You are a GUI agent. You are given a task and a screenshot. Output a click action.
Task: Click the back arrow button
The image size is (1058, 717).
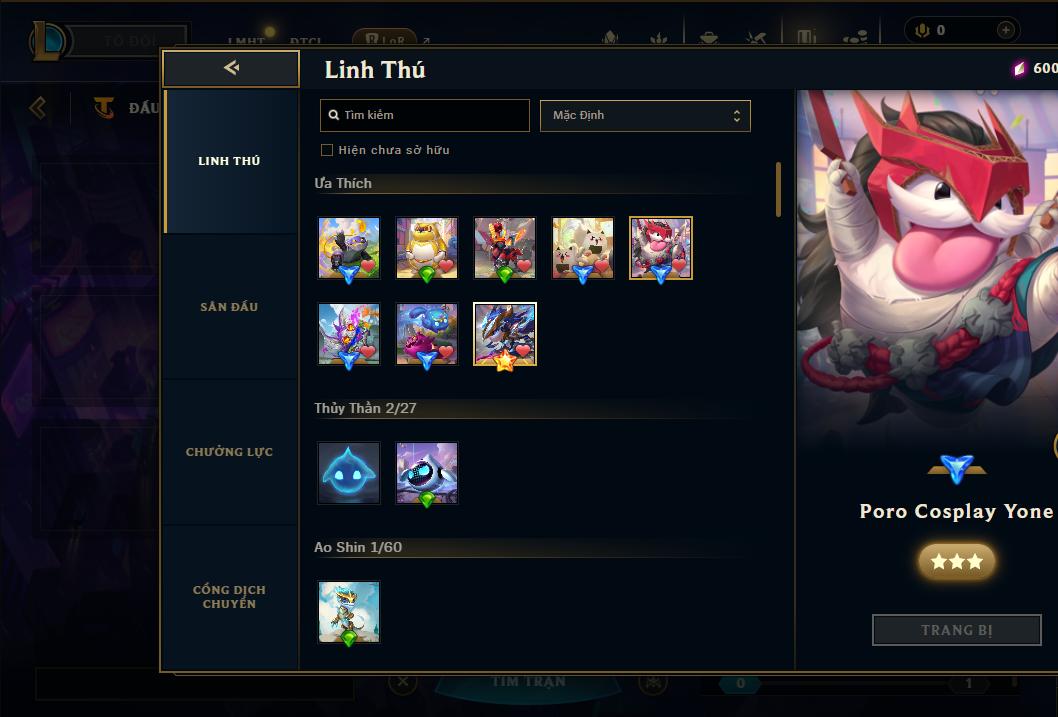point(231,68)
